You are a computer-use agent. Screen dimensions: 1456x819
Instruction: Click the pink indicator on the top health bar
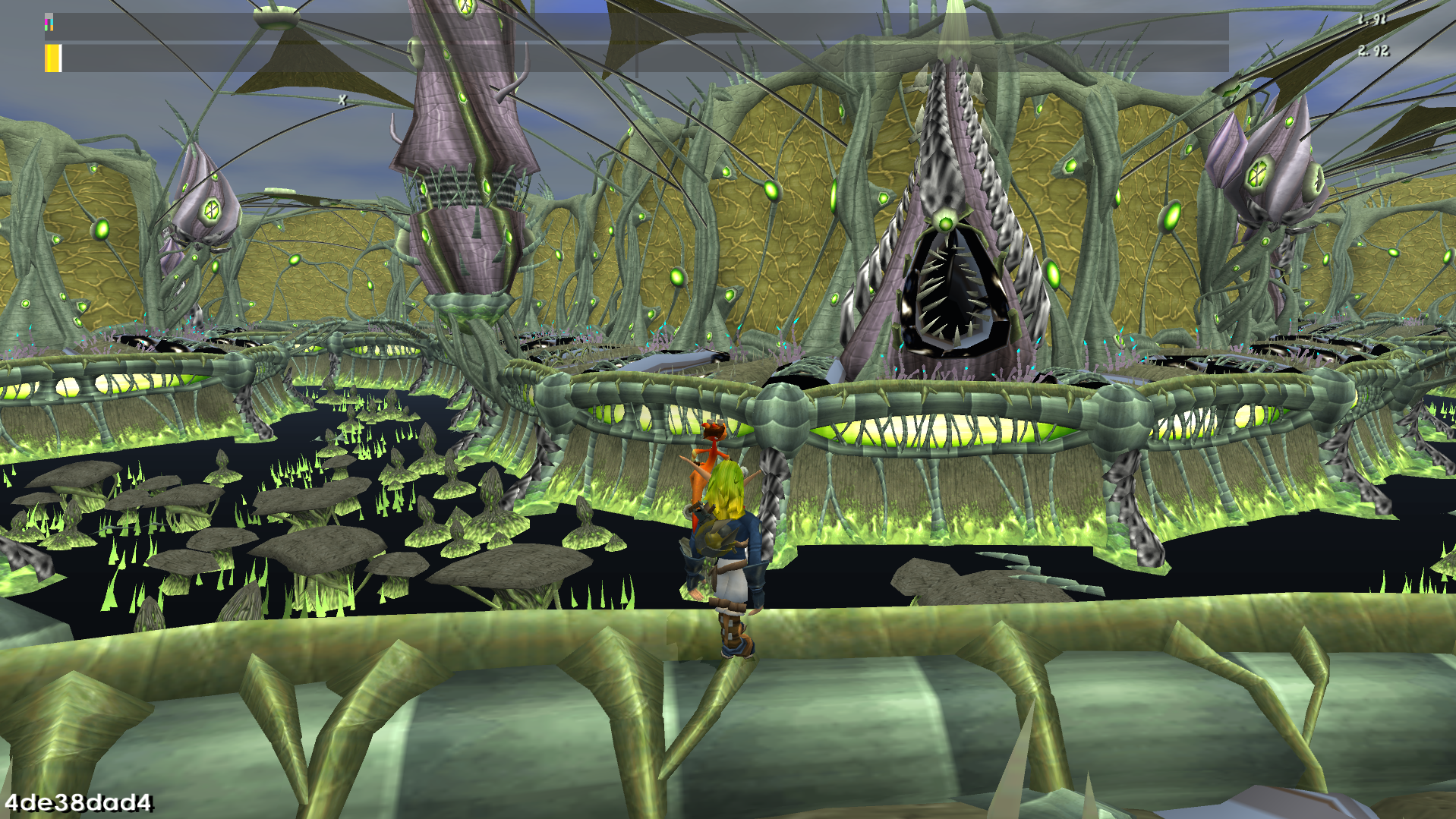46,21
